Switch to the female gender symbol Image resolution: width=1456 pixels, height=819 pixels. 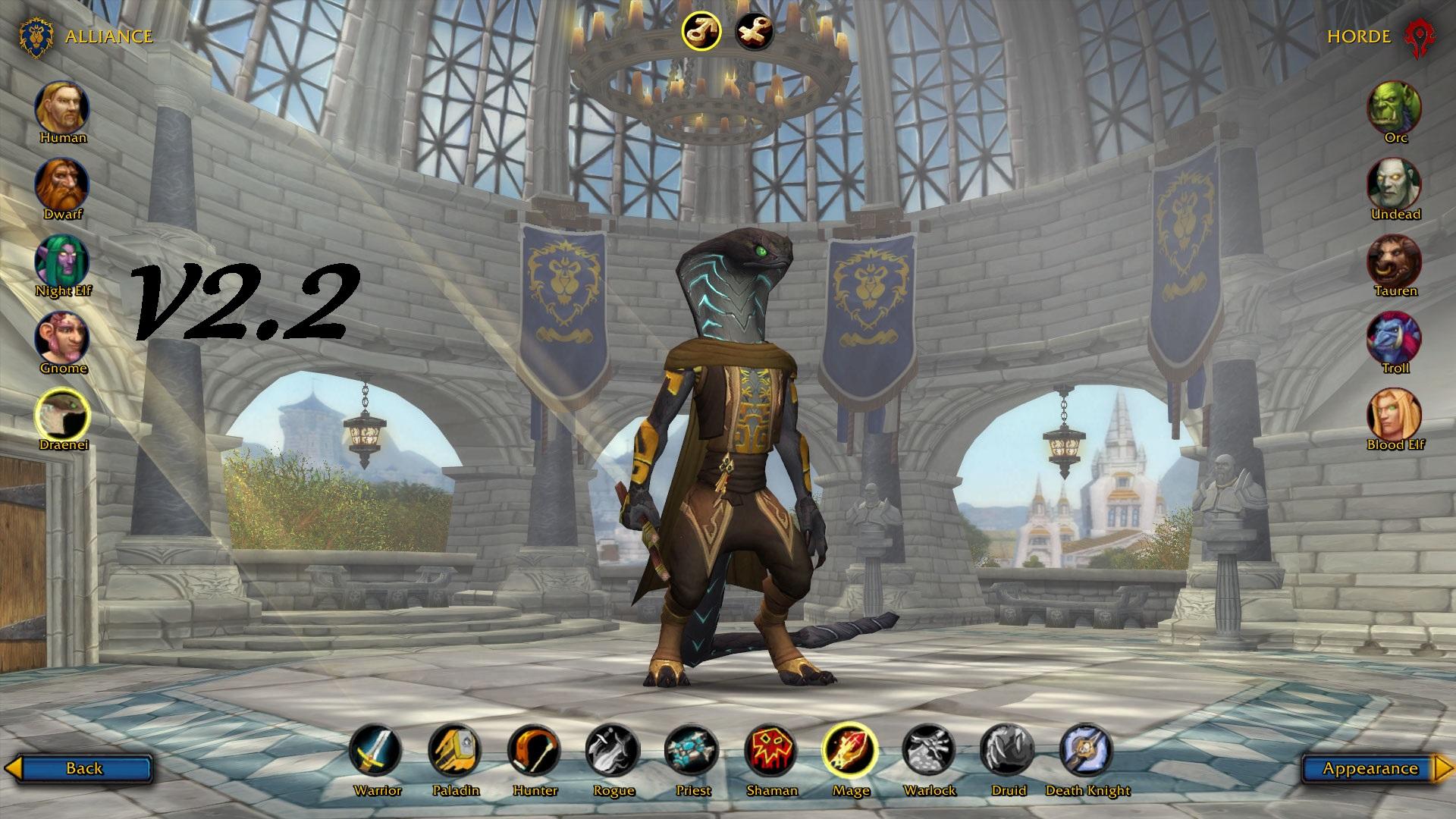tap(755, 31)
